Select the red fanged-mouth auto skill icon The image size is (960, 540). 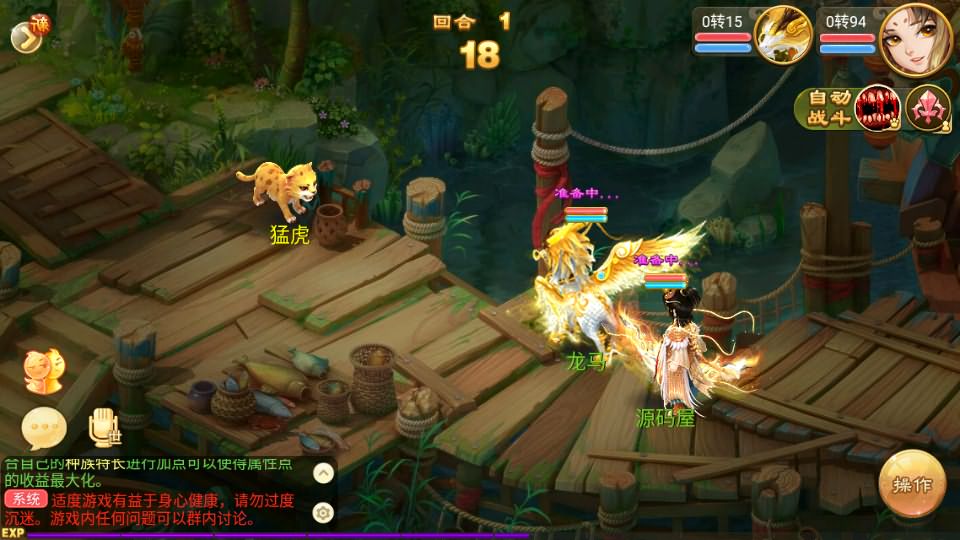tap(878, 108)
